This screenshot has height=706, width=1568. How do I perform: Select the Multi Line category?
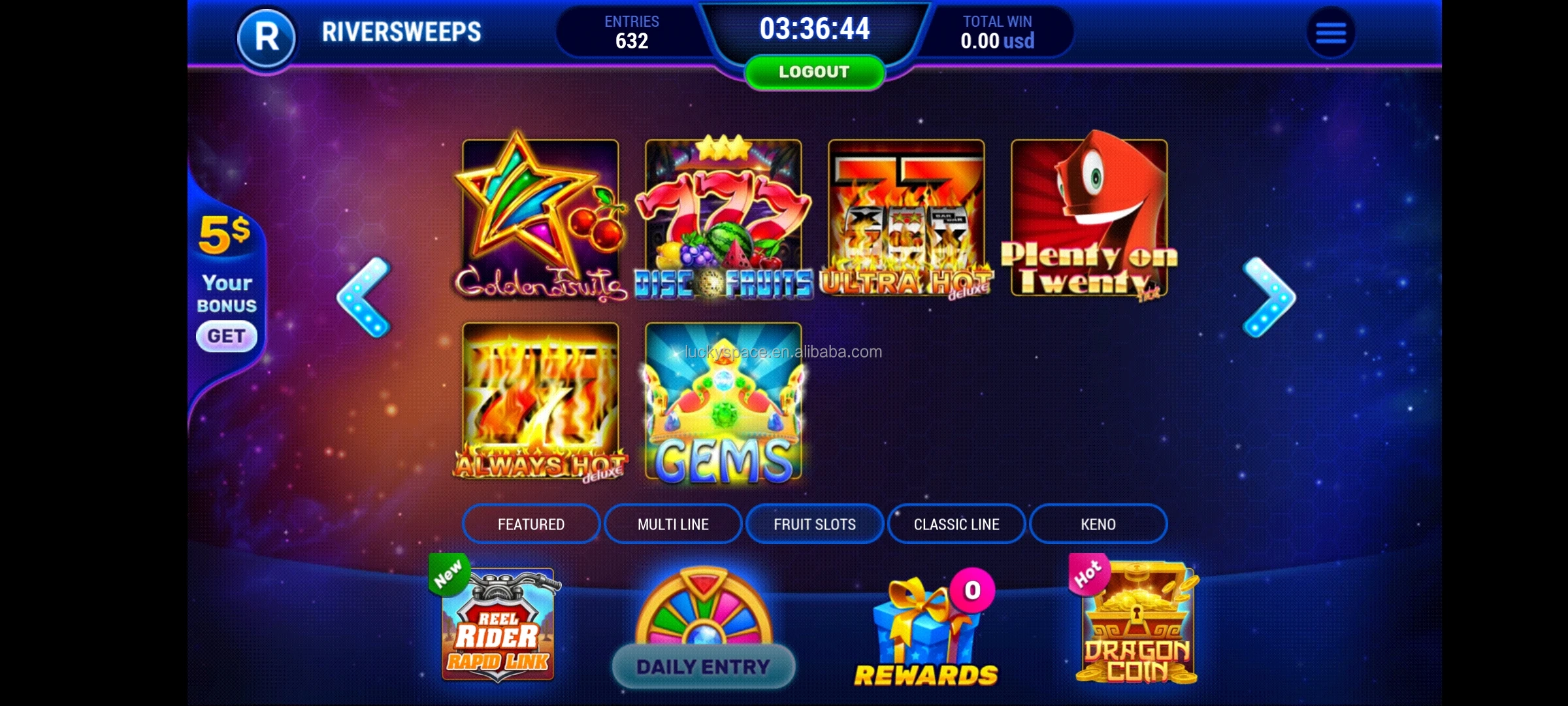pyautogui.click(x=672, y=524)
